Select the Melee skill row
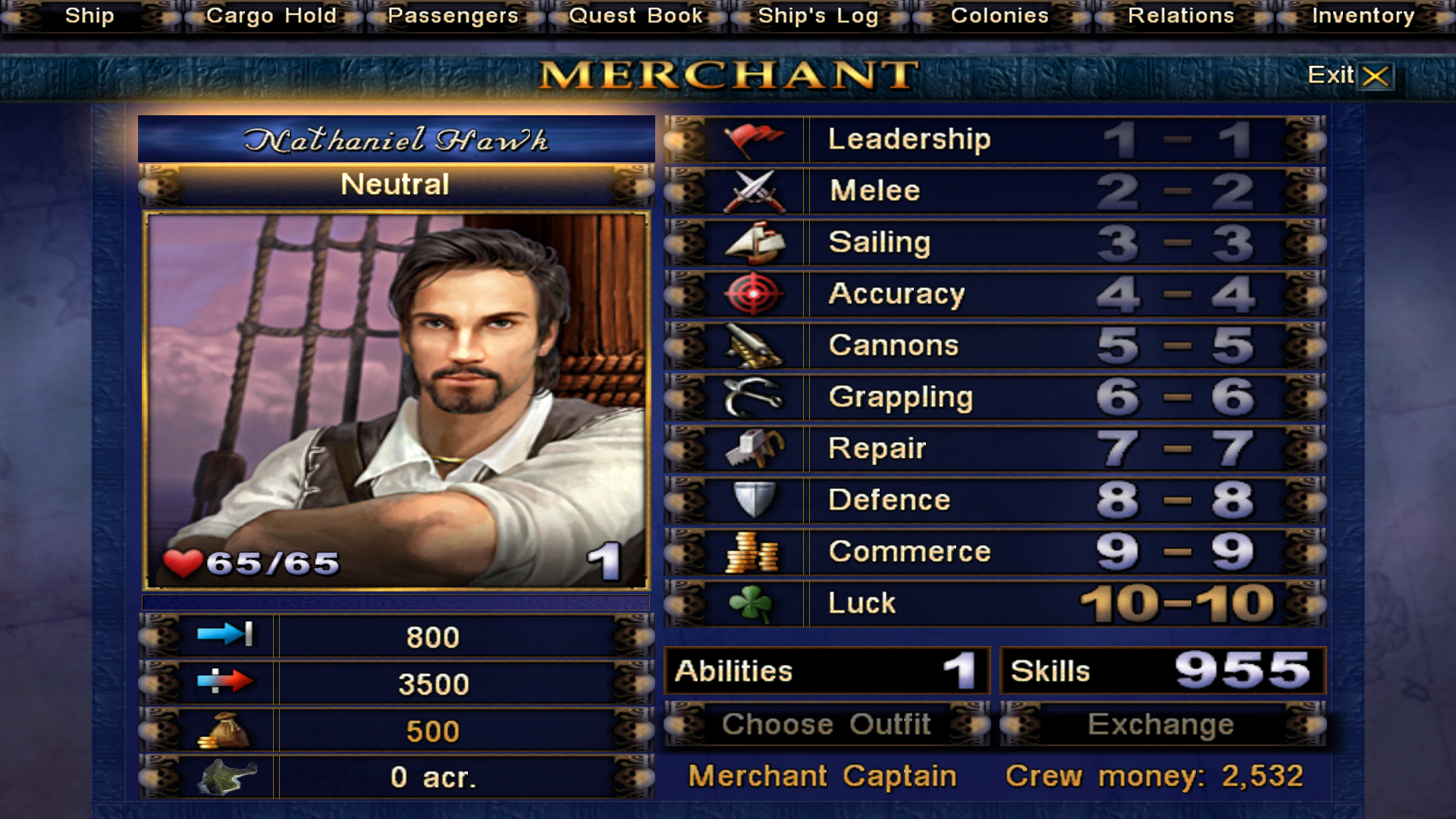The height and width of the screenshot is (819, 1456). (993, 191)
